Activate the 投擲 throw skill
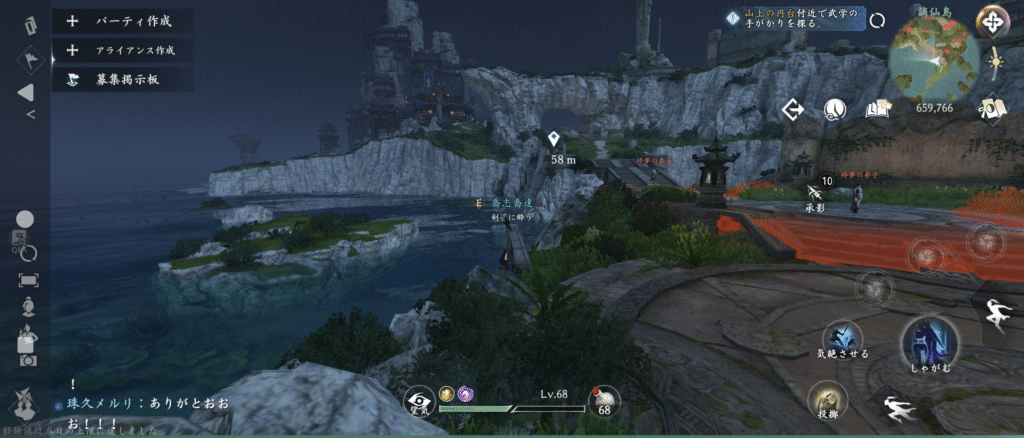Viewport: 1024px width, 438px height. pos(829,401)
